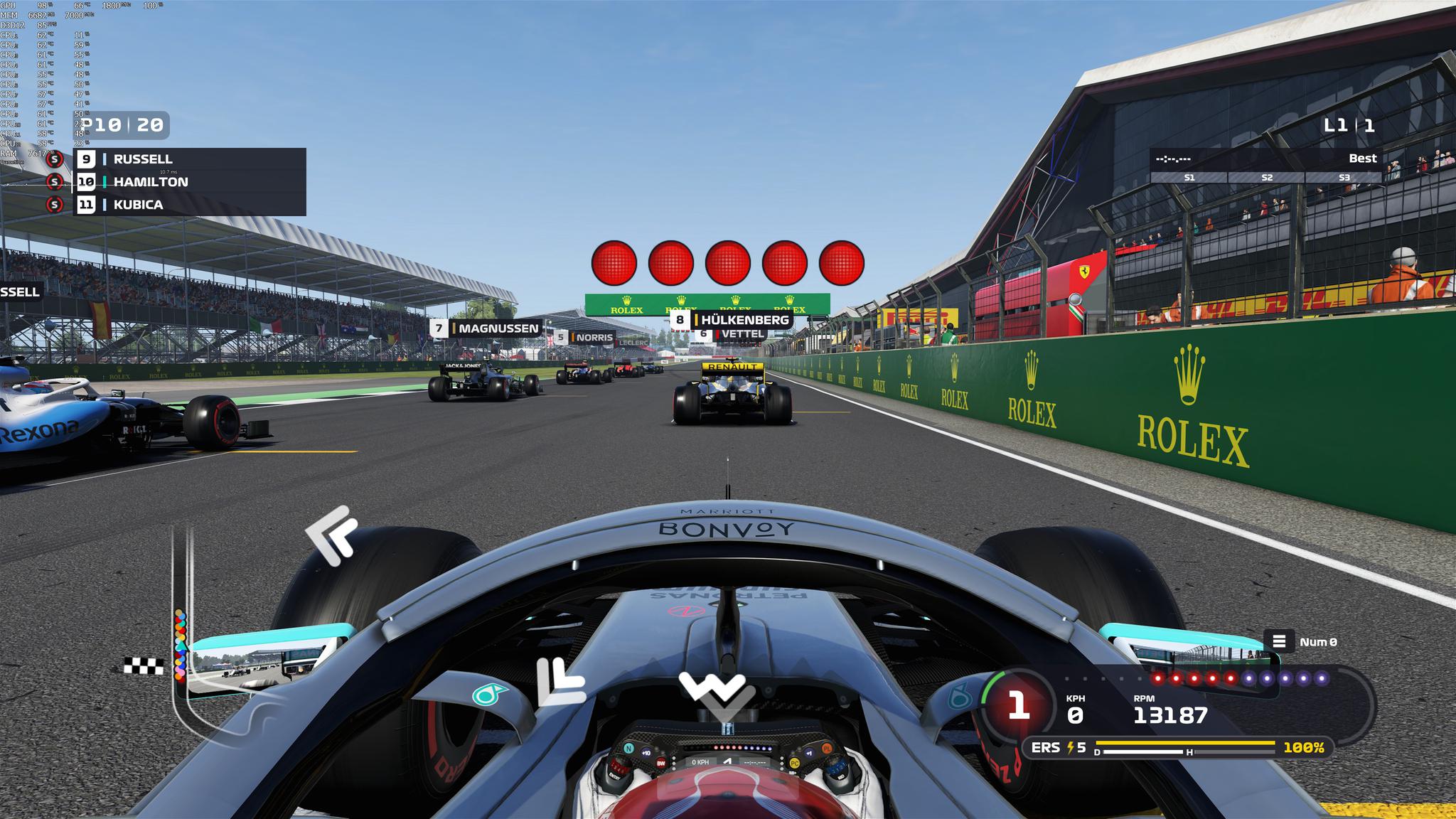This screenshot has height=819, width=1456.
Task: Toggle the soft tyre S badge beside Russell
Action: [54, 160]
